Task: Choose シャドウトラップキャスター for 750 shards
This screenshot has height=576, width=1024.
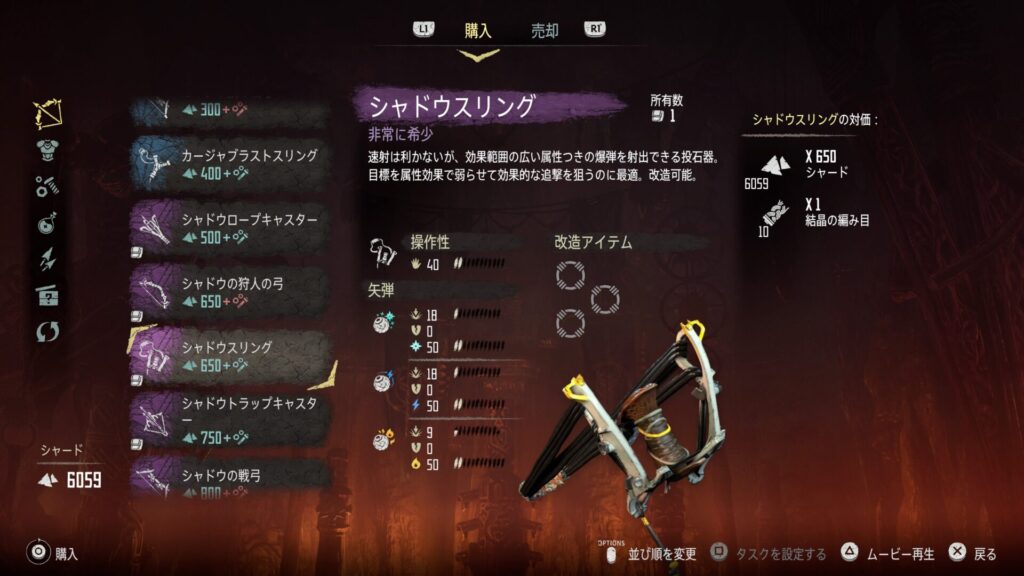Action: (x=229, y=420)
